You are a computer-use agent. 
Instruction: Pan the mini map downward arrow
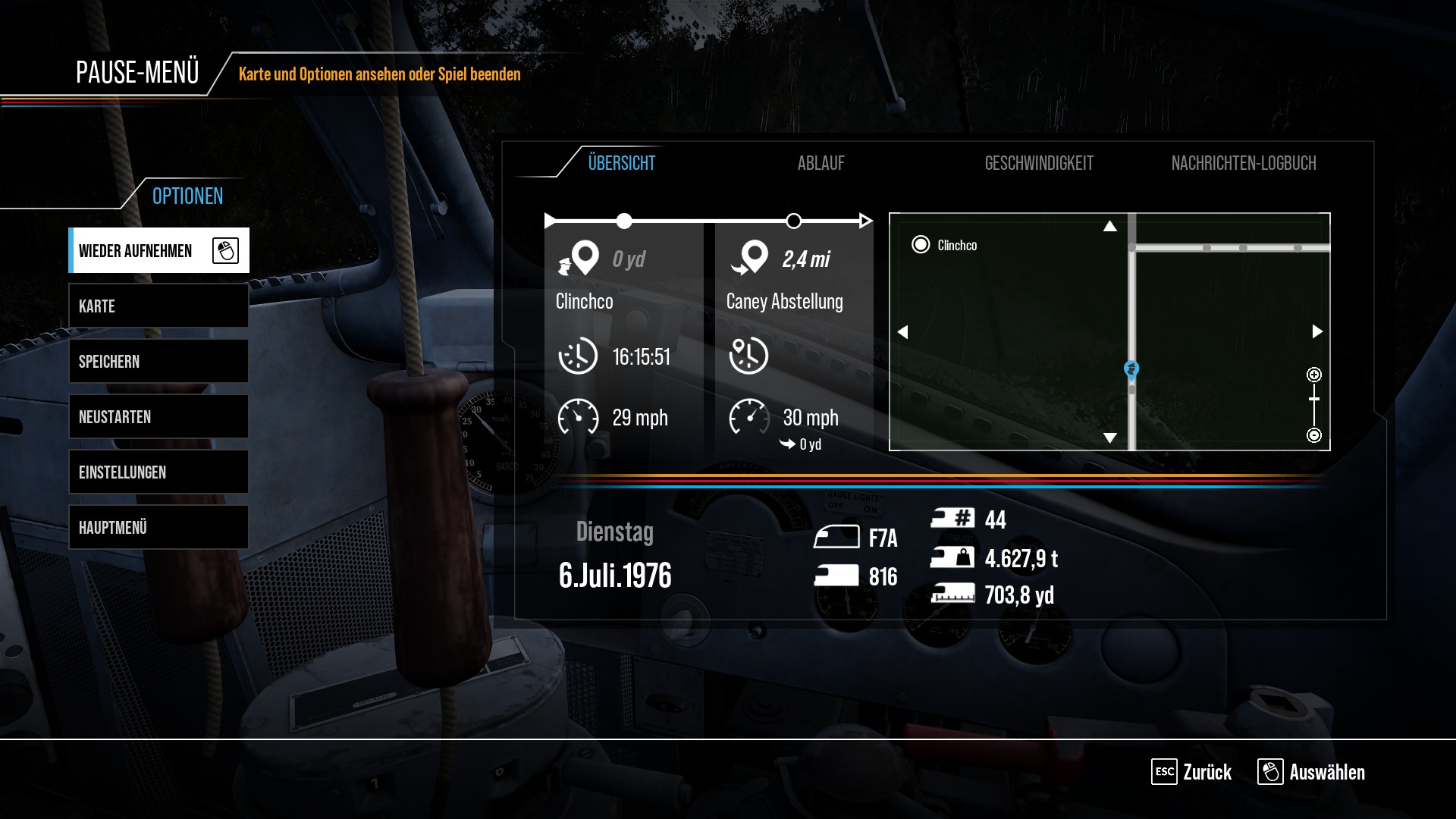(1110, 438)
